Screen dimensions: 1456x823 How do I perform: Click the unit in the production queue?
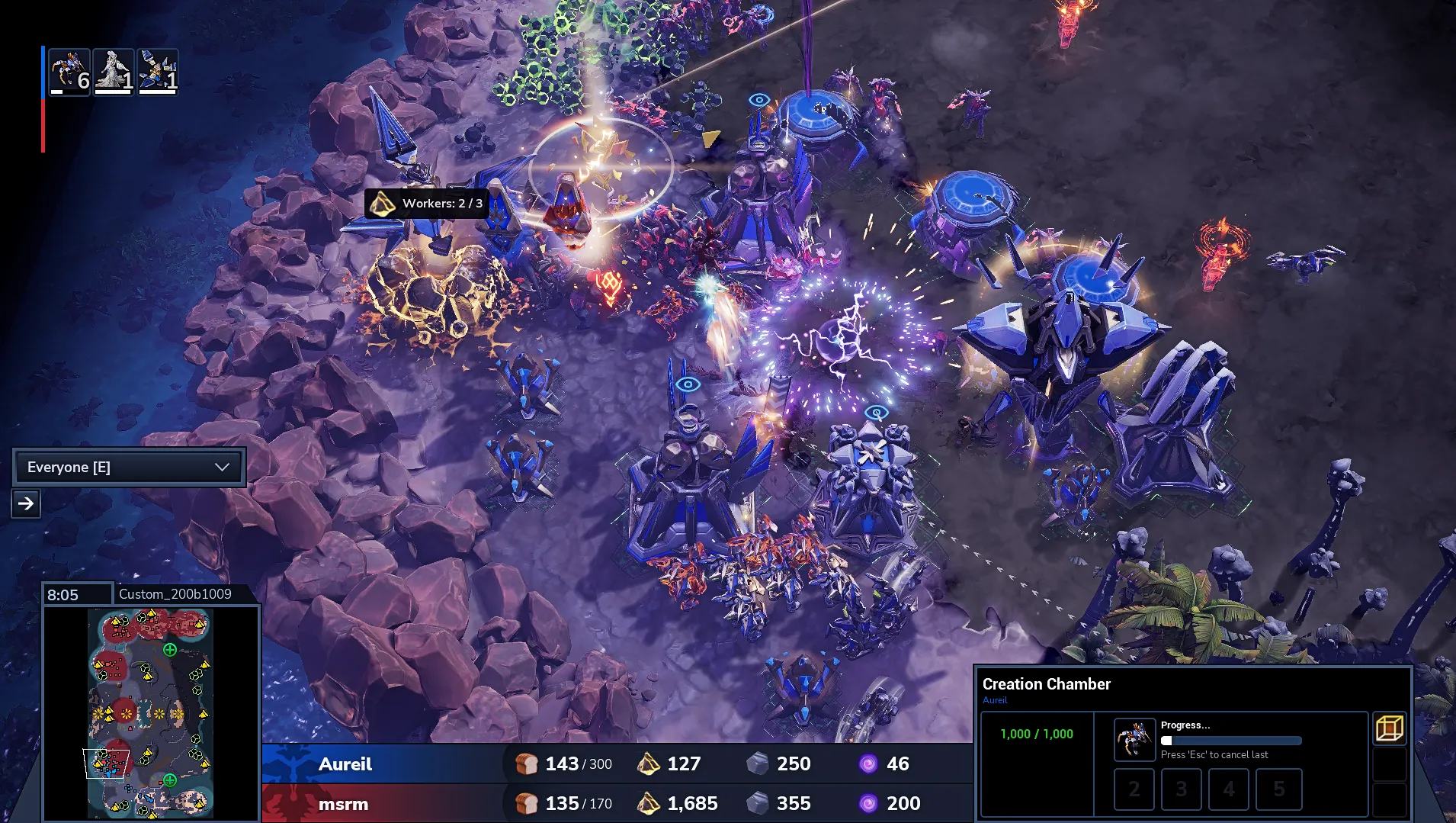coord(1134,739)
